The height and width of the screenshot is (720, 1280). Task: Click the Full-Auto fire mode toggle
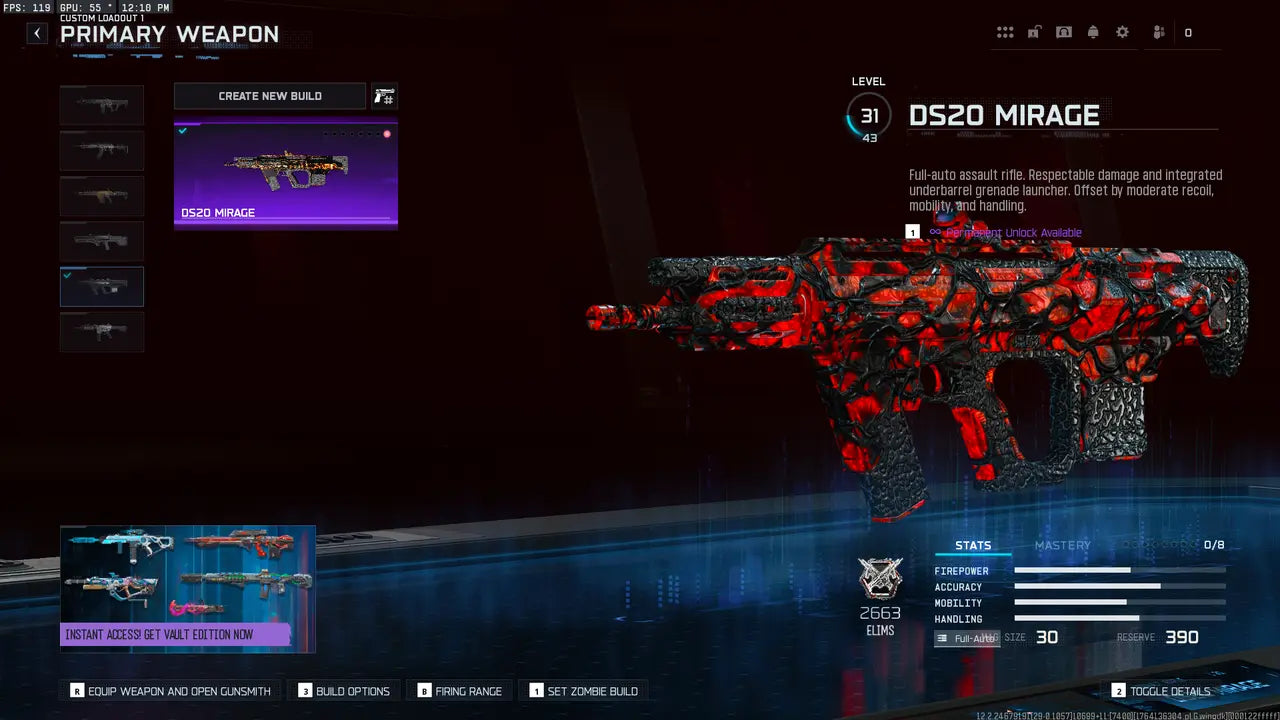pos(966,637)
